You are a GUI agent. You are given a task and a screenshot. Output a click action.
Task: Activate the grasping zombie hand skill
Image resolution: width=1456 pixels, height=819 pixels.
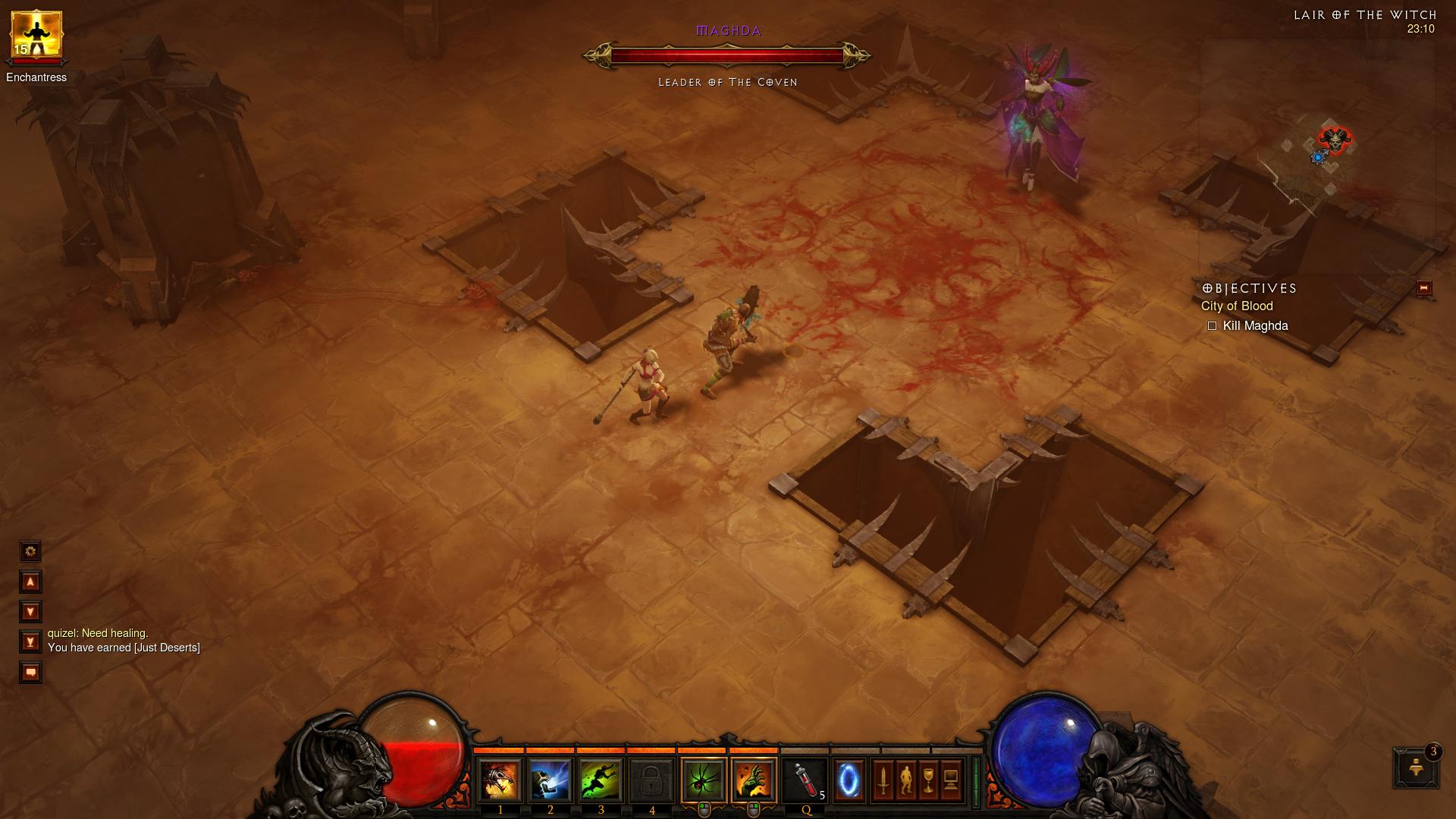[754, 780]
